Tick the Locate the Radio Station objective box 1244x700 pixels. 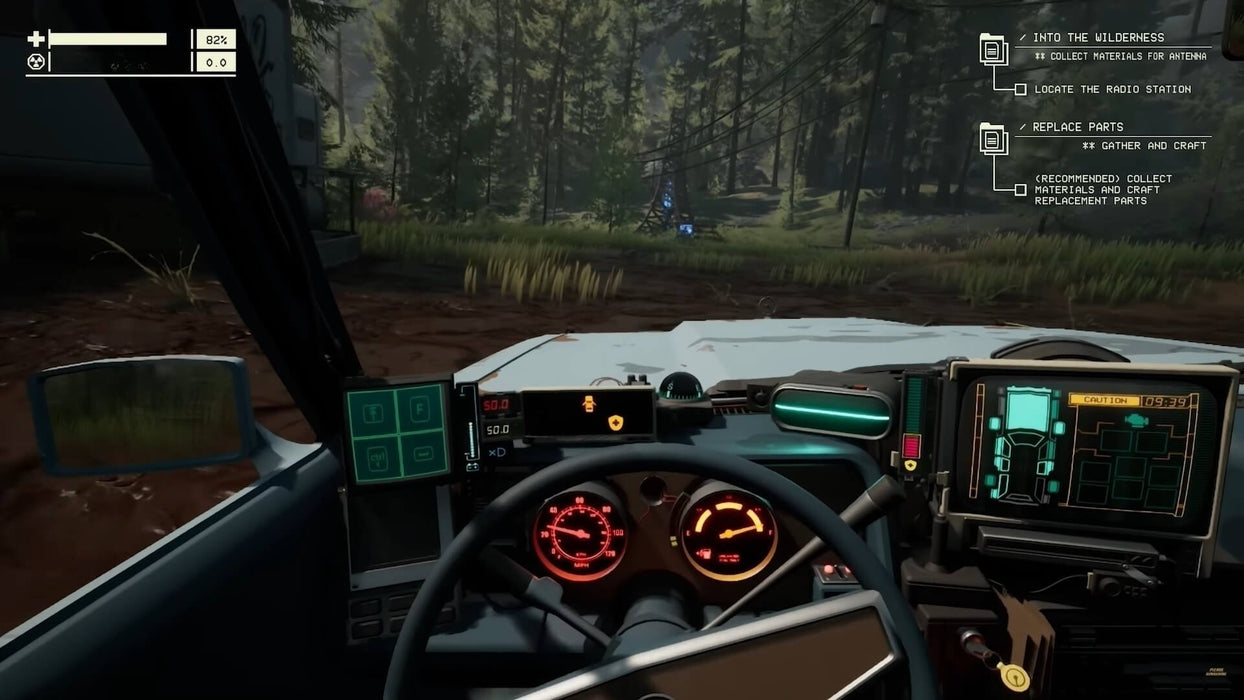tap(1020, 90)
